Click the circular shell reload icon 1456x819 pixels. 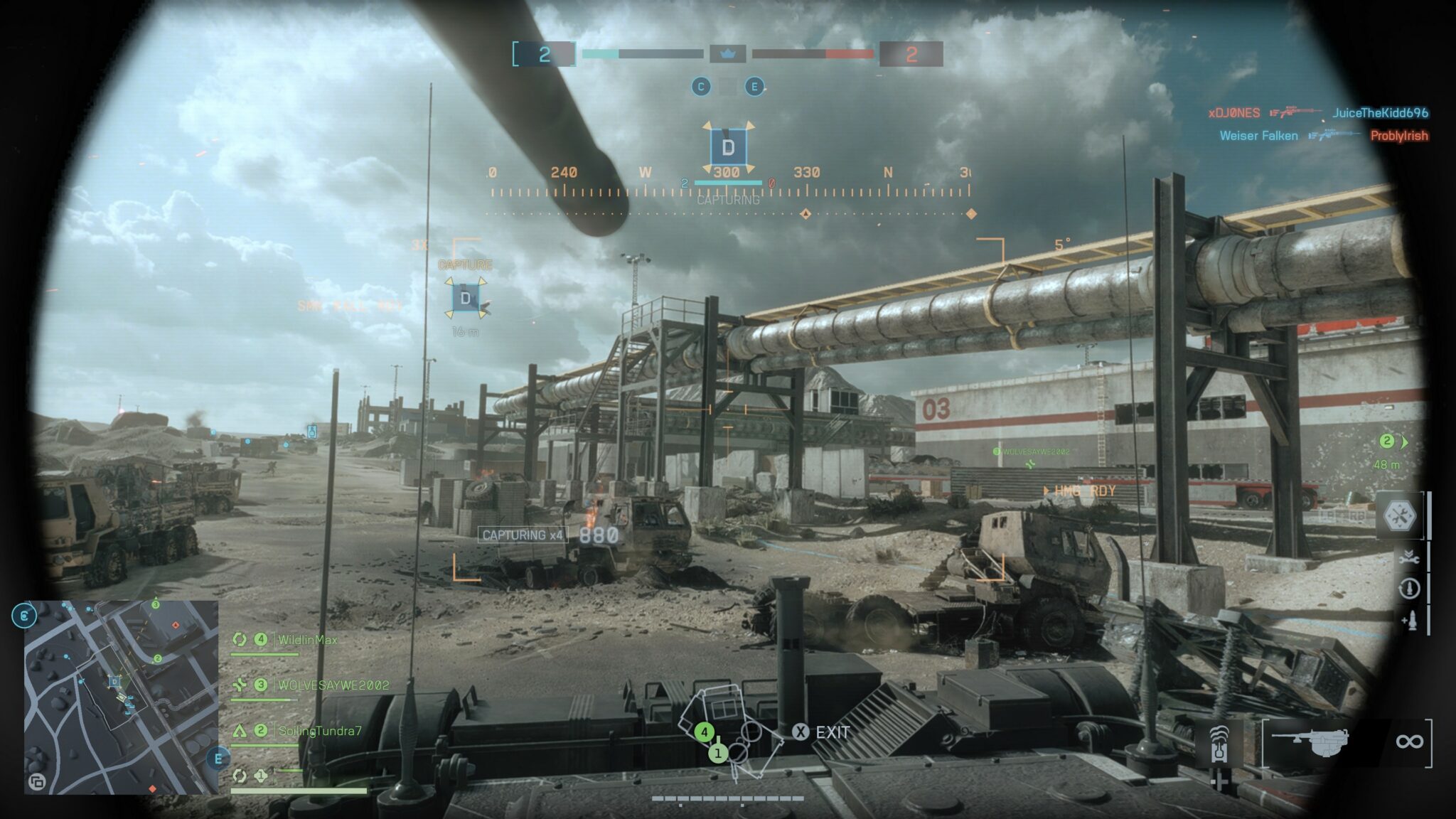(1409, 589)
